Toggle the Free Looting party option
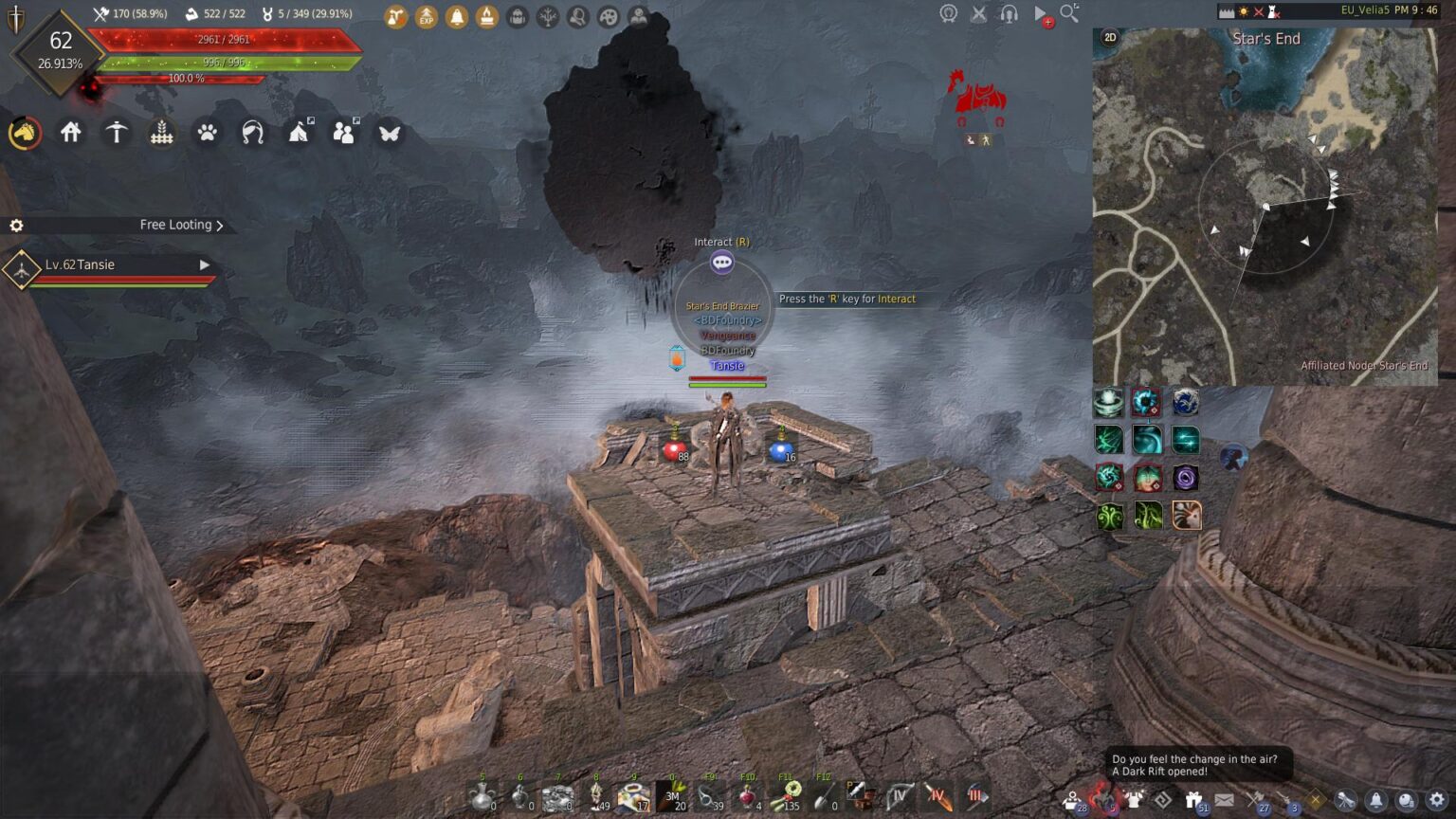This screenshot has width=1456, height=819. (x=181, y=225)
